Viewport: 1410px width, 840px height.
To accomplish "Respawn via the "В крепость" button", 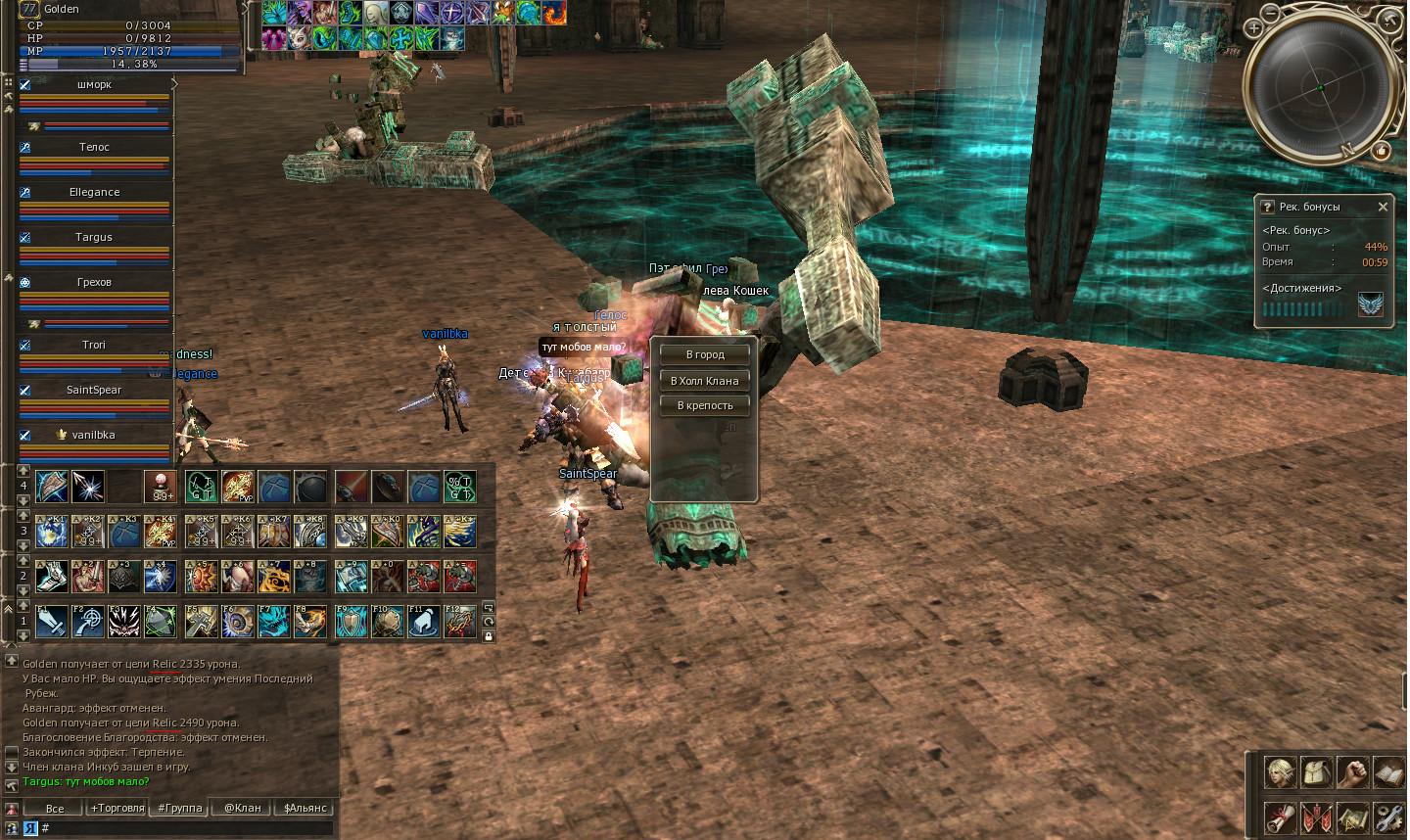I will coord(704,405).
